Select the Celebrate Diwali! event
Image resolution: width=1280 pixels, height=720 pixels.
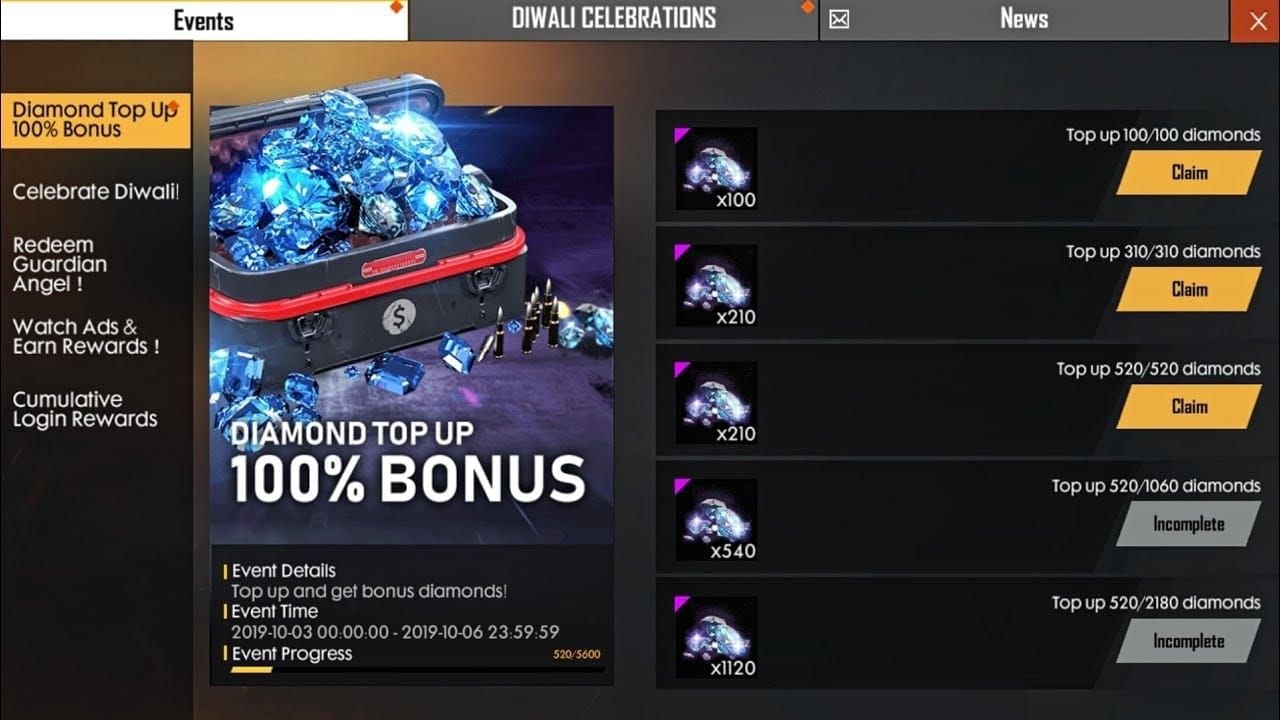(95, 191)
